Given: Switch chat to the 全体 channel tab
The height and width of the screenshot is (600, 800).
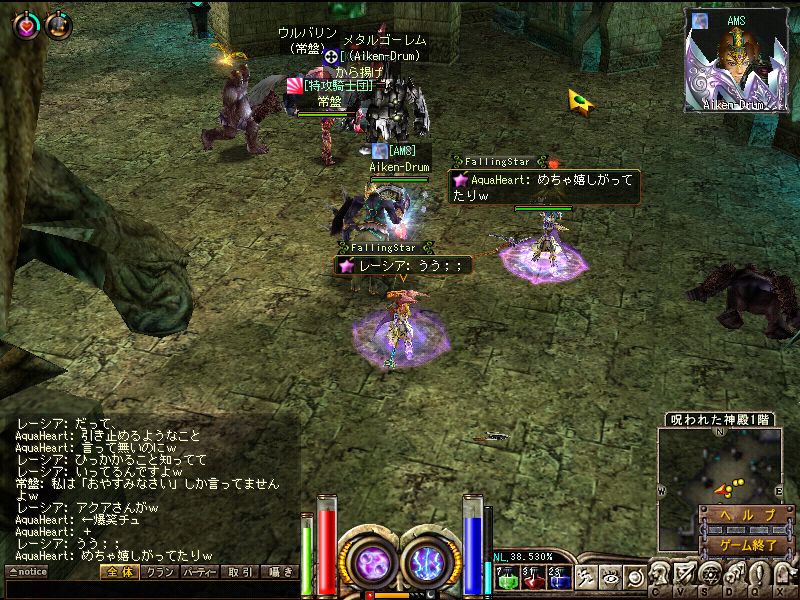Looking at the screenshot, I should [119, 572].
